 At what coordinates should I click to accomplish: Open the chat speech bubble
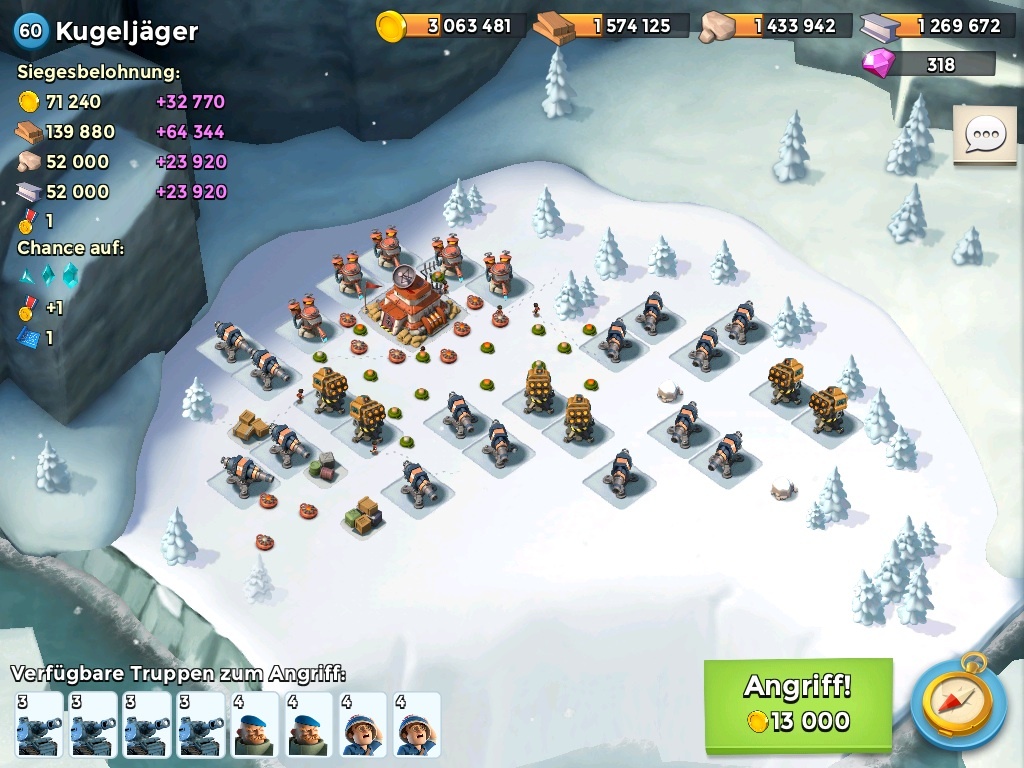(x=984, y=134)
